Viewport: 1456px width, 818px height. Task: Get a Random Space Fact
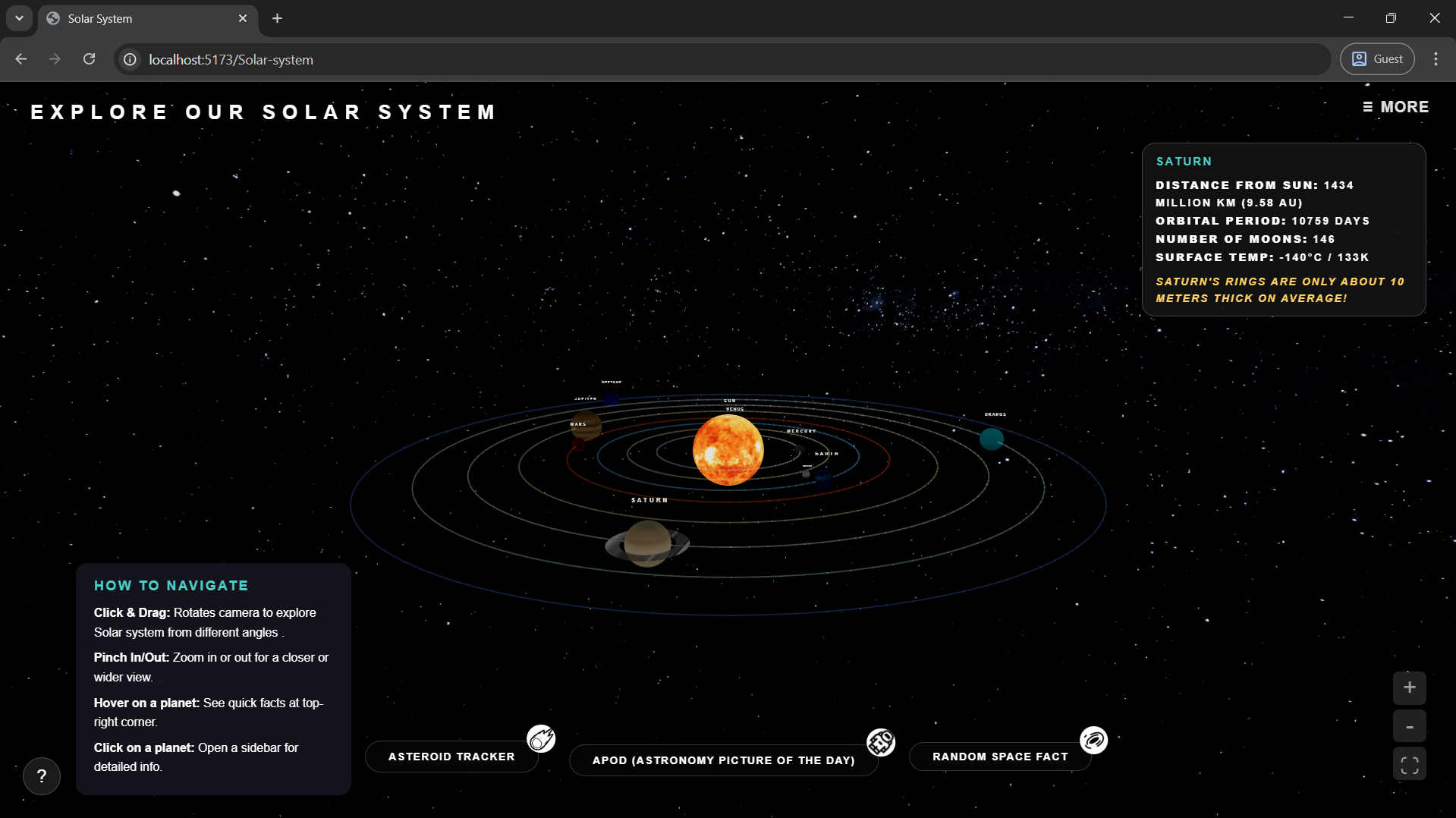pos(999,757)
